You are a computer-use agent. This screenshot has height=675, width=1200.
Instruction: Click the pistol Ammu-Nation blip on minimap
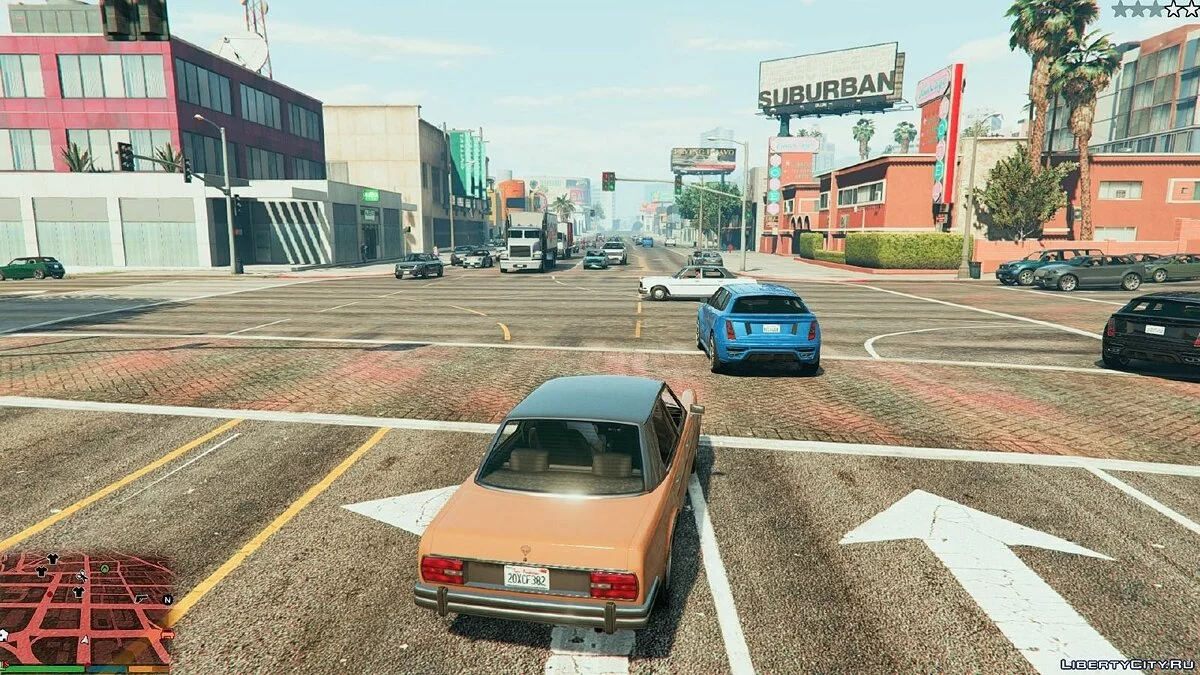pyautogui.click(x=141, y=598)
